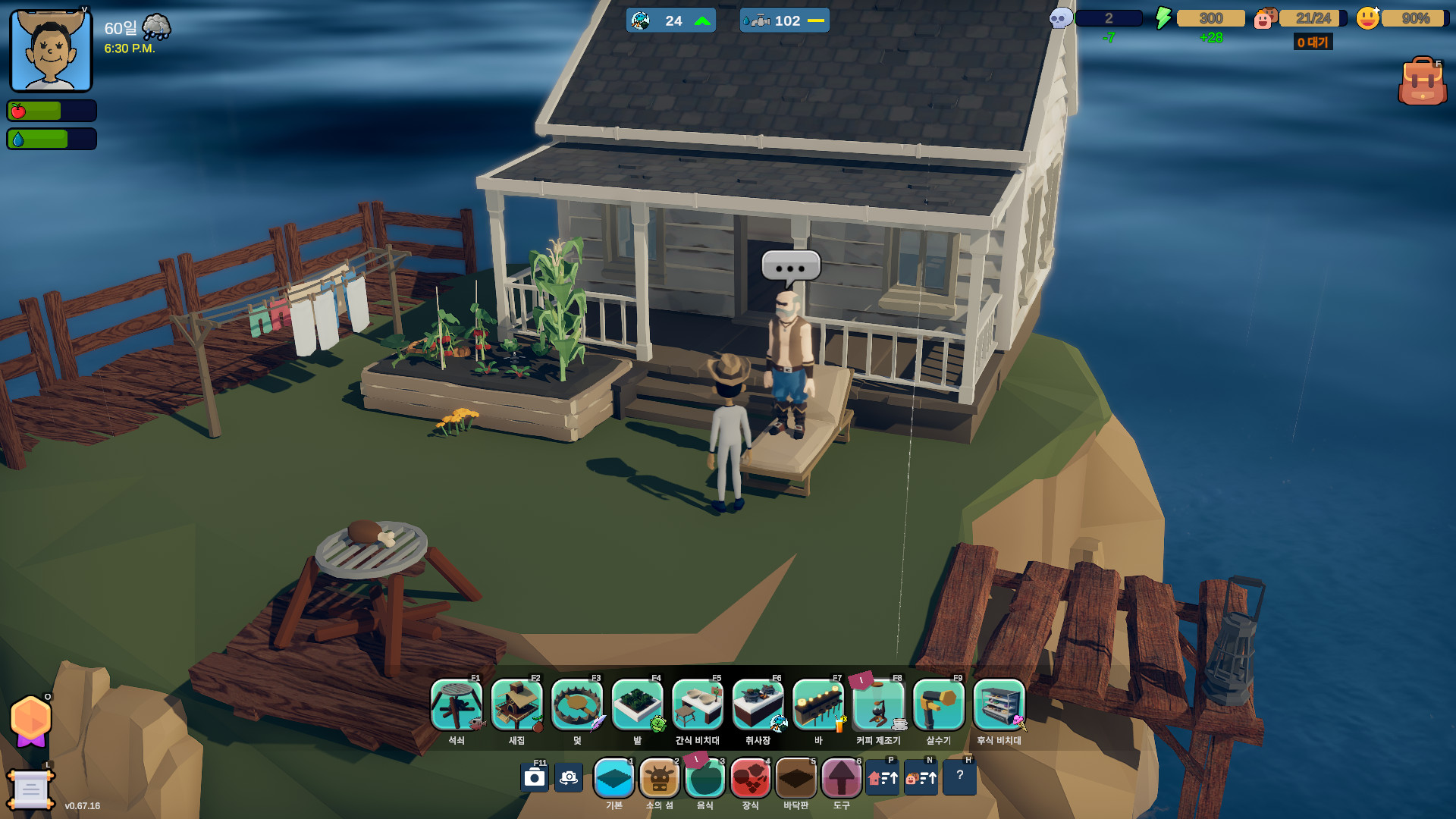This screenshot has height=819, width=1456.
Task: Open the 장식 decoration category
Action: pyautogui.click(x=750, y=778)
